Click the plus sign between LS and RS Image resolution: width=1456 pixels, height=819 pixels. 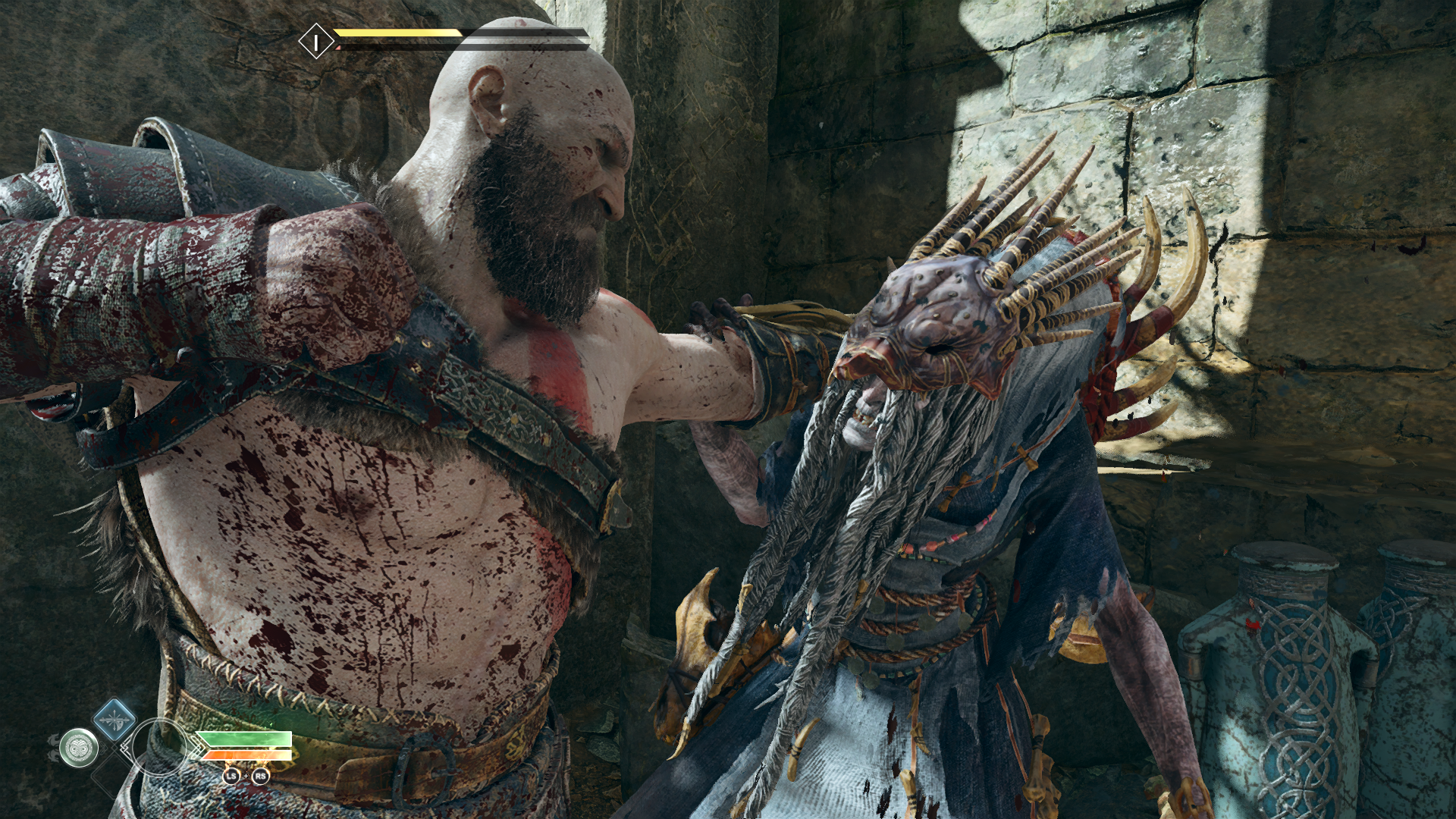coord(246,777)
